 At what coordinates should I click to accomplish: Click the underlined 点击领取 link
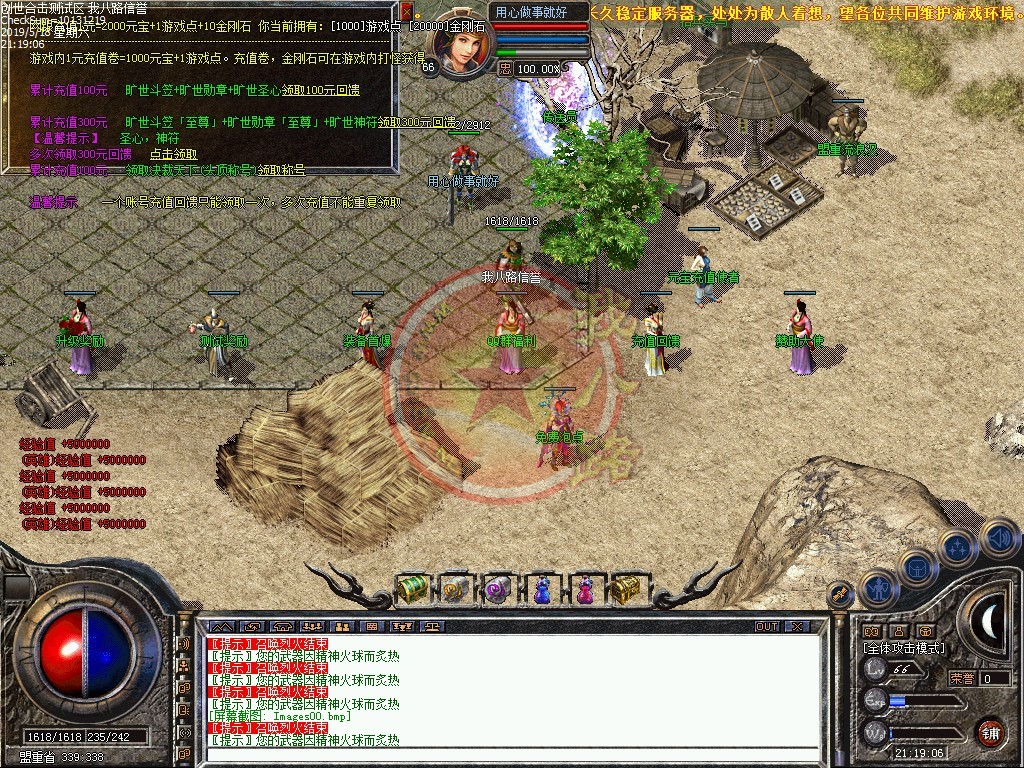tap(173, 155)
